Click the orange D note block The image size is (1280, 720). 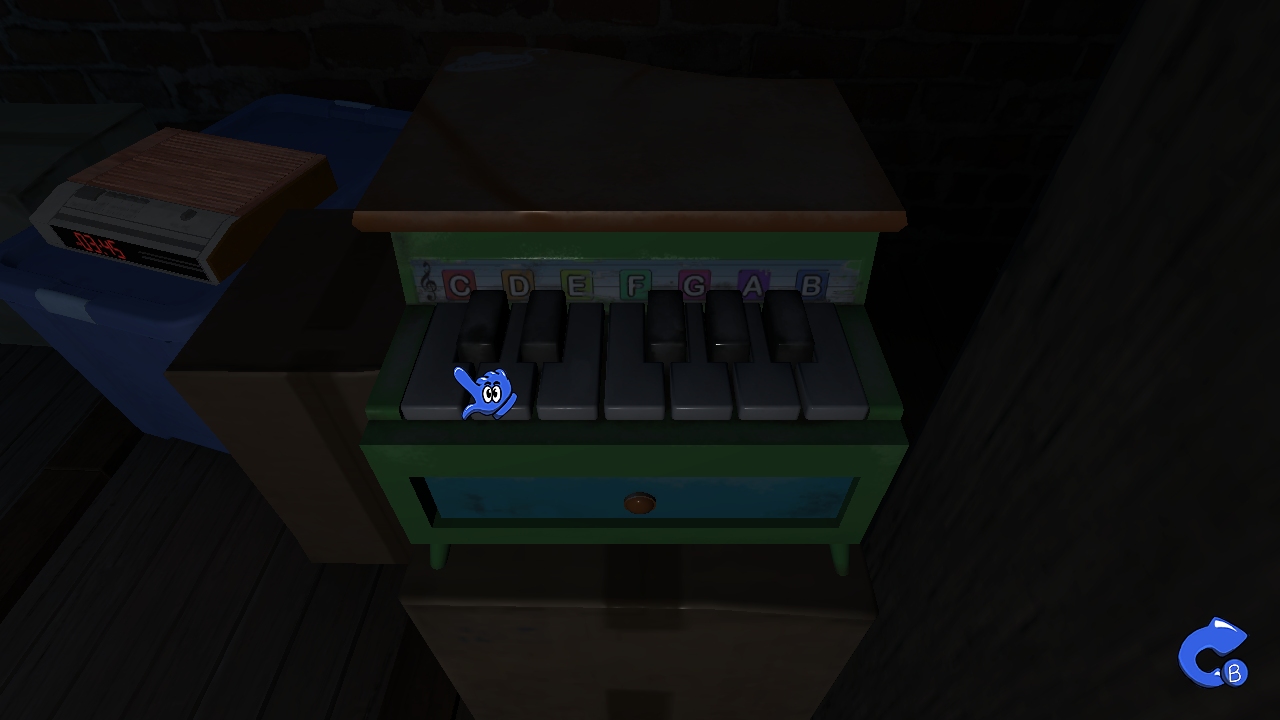519,284
